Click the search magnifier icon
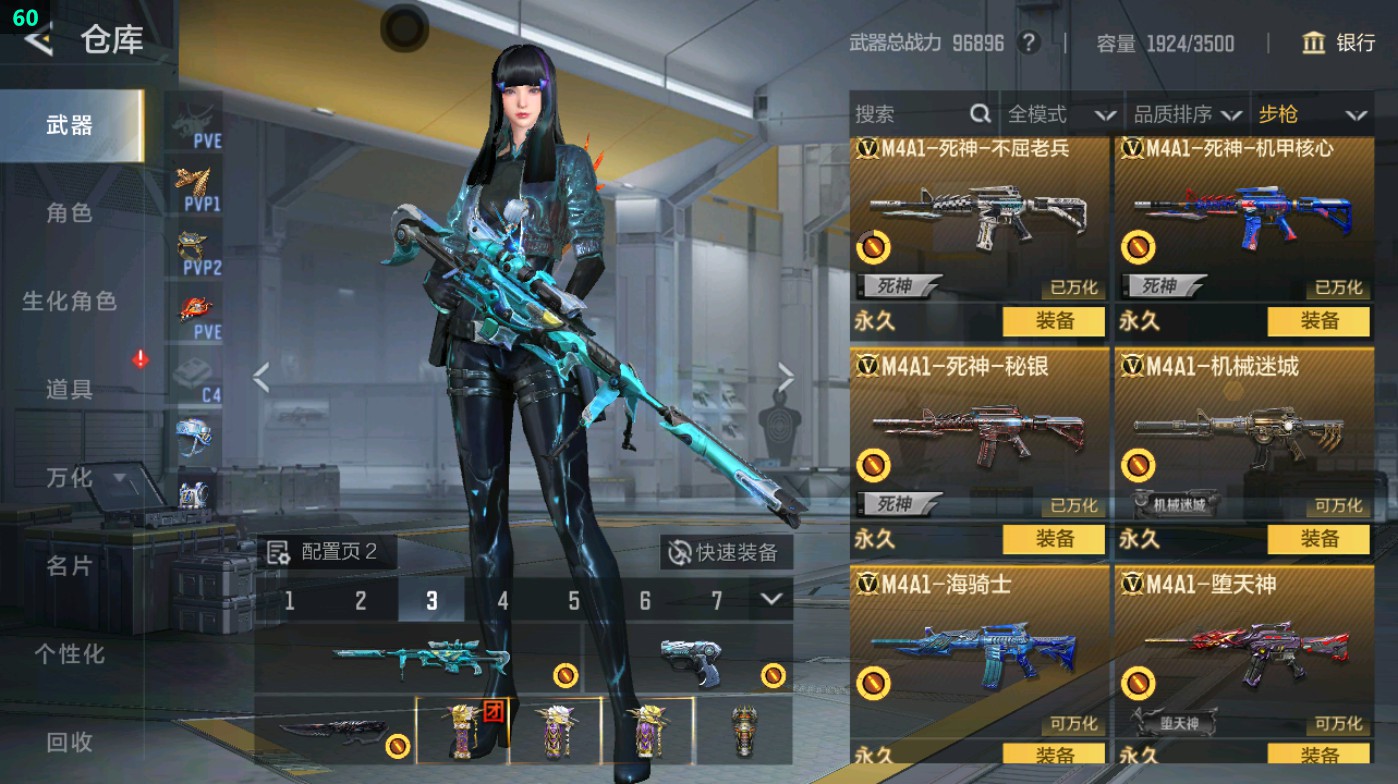Screen dimensions: 1398x784 [x=979, y=114]
